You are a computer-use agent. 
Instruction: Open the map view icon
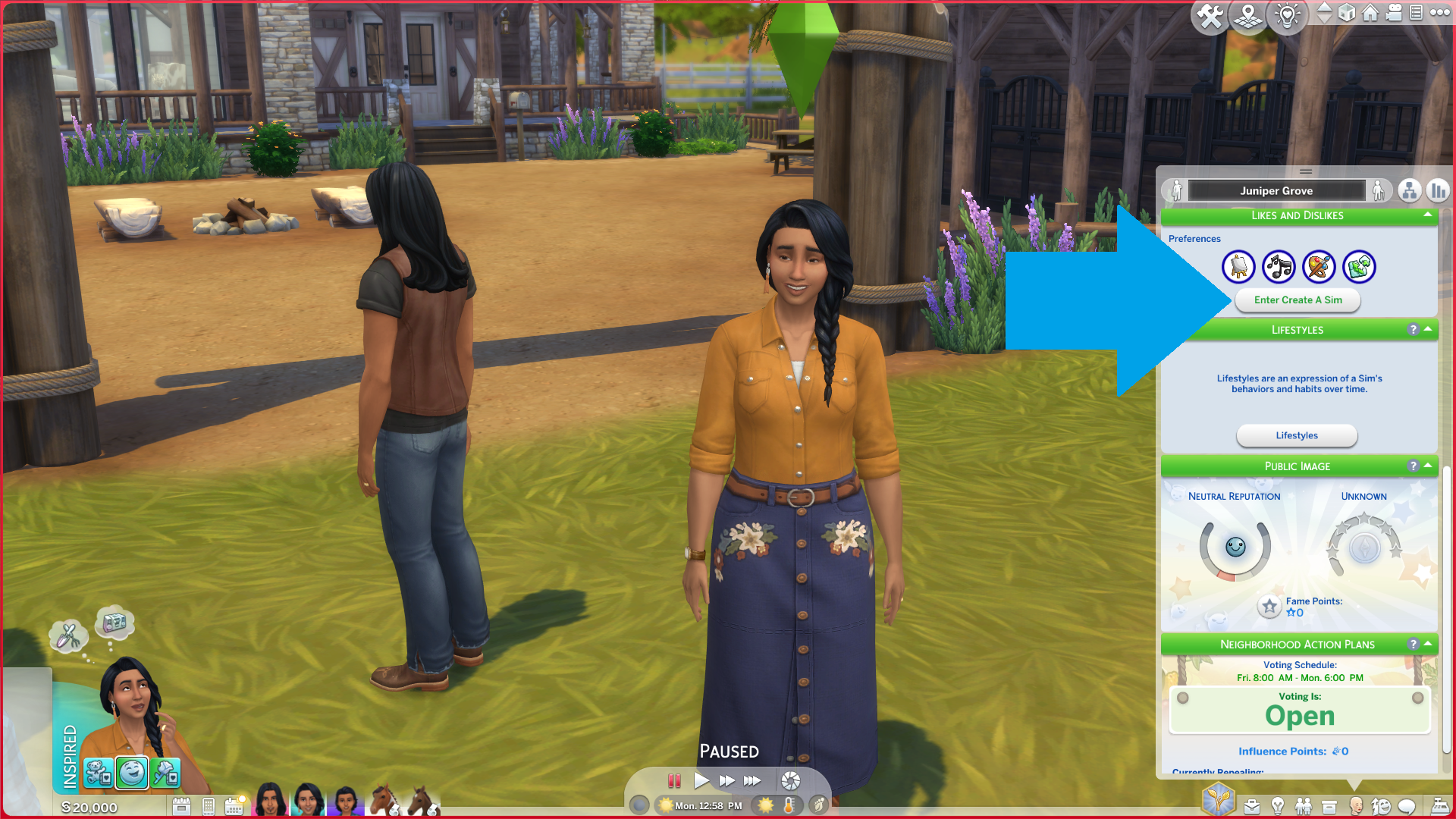[x=1248, y=16]
